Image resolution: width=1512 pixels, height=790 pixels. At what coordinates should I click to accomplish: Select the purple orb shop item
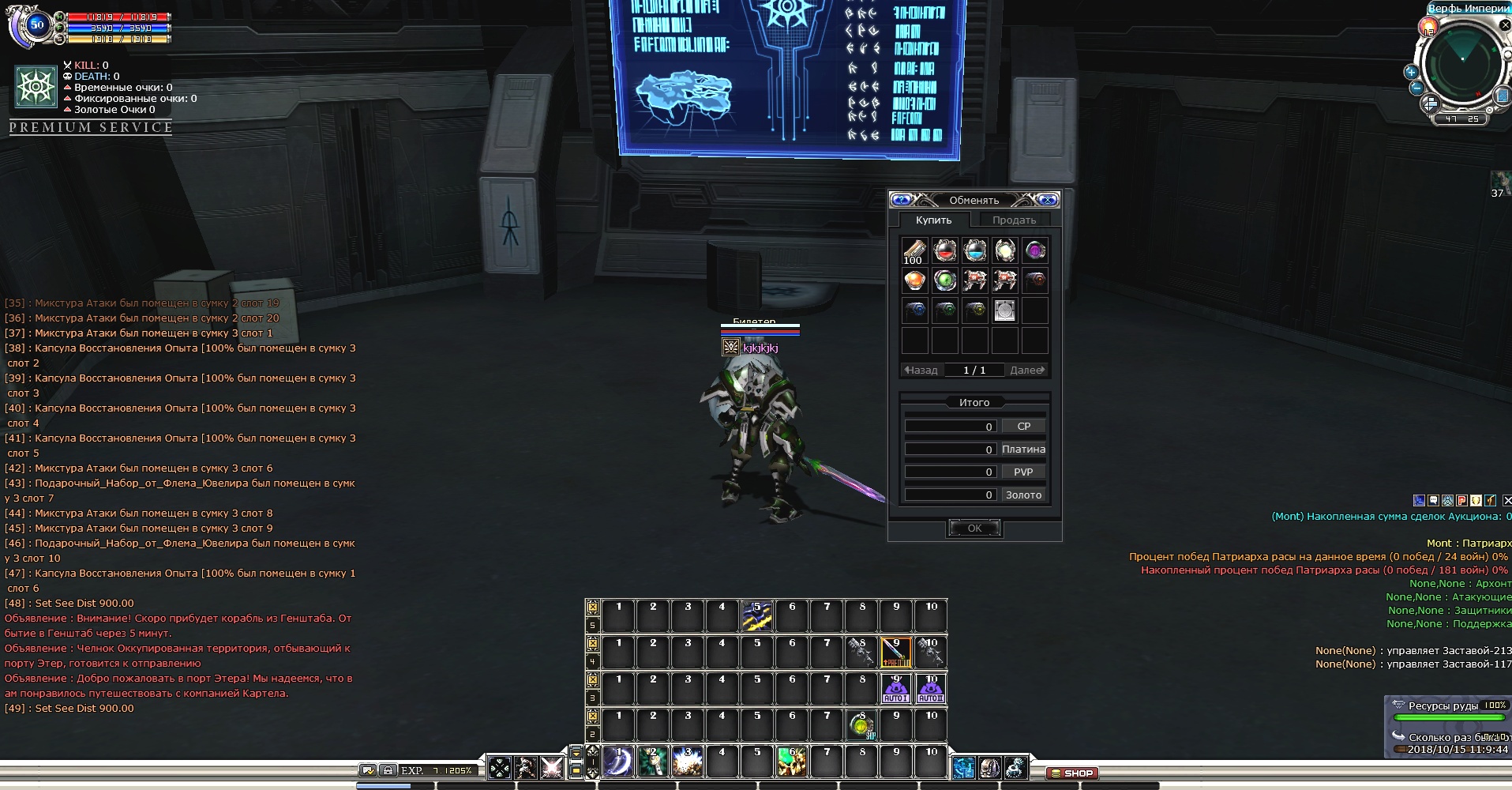1034,251
